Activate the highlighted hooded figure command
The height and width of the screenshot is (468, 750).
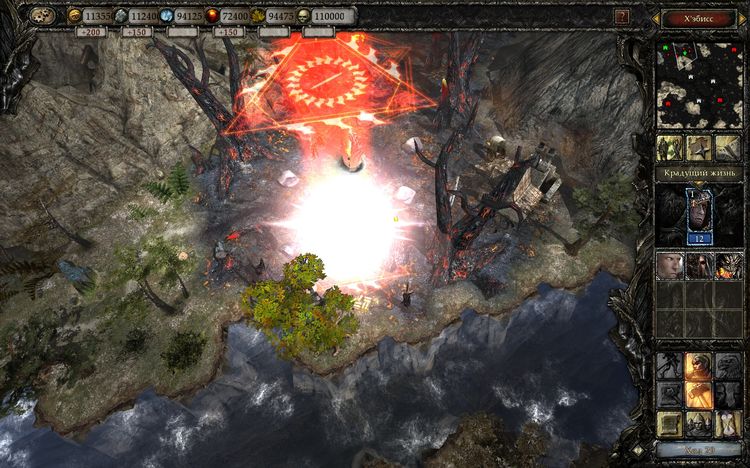[698, 366]
